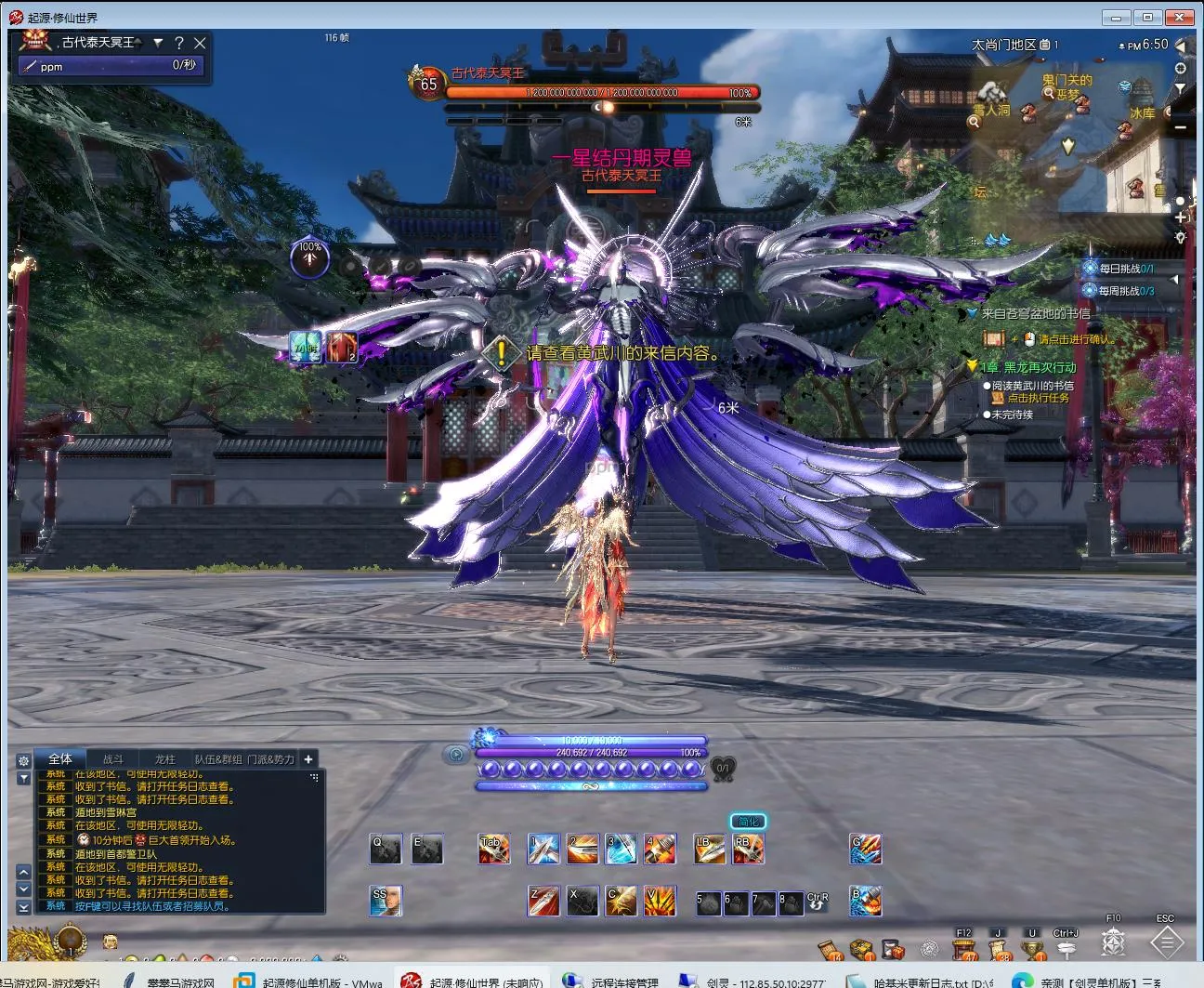This screenshot has width=1204, height=988.
Task: Jump to the newest chat message
Action: (24, 906)
